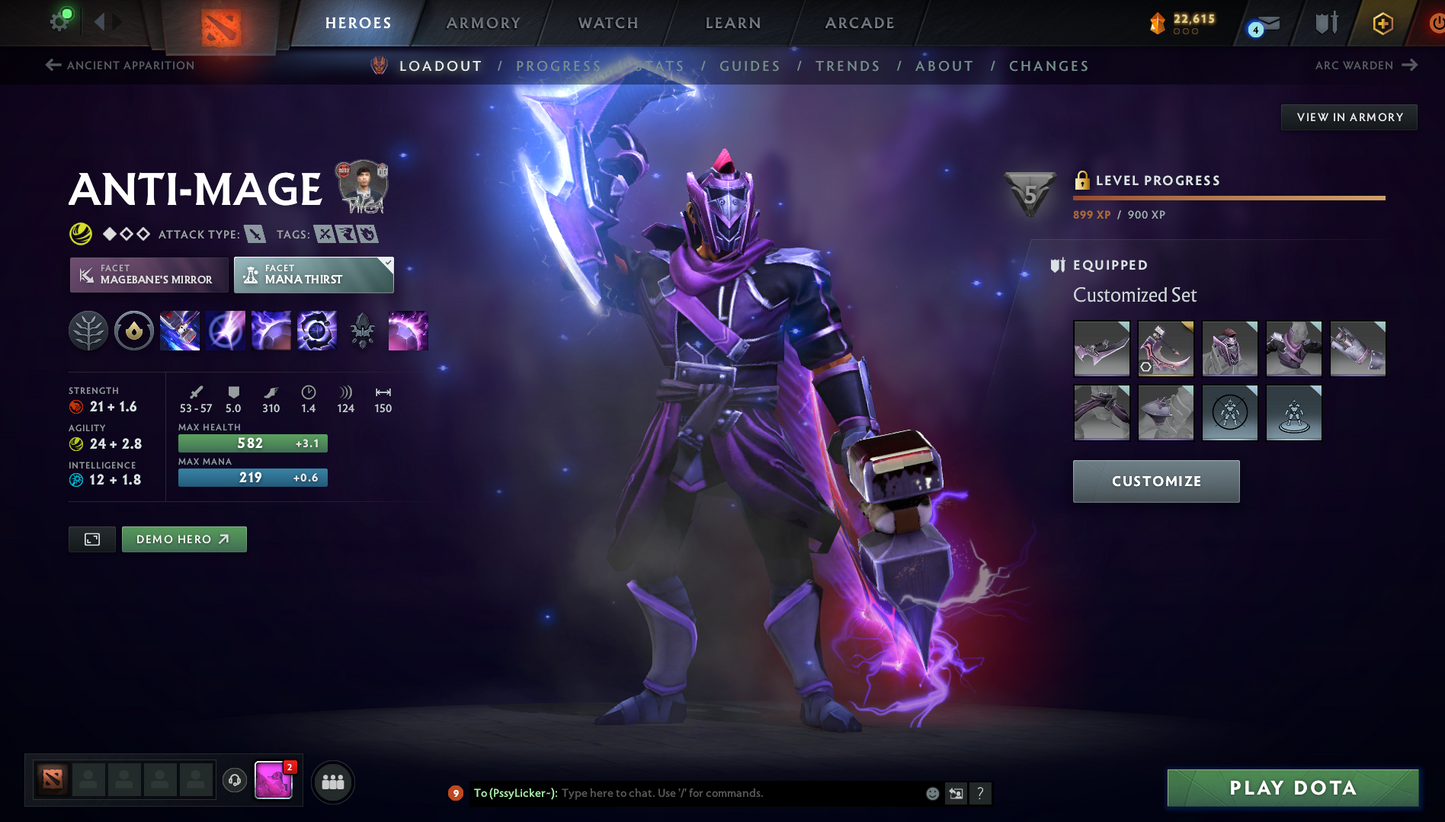
Task: Open the Armory tab
Action: 483,23
